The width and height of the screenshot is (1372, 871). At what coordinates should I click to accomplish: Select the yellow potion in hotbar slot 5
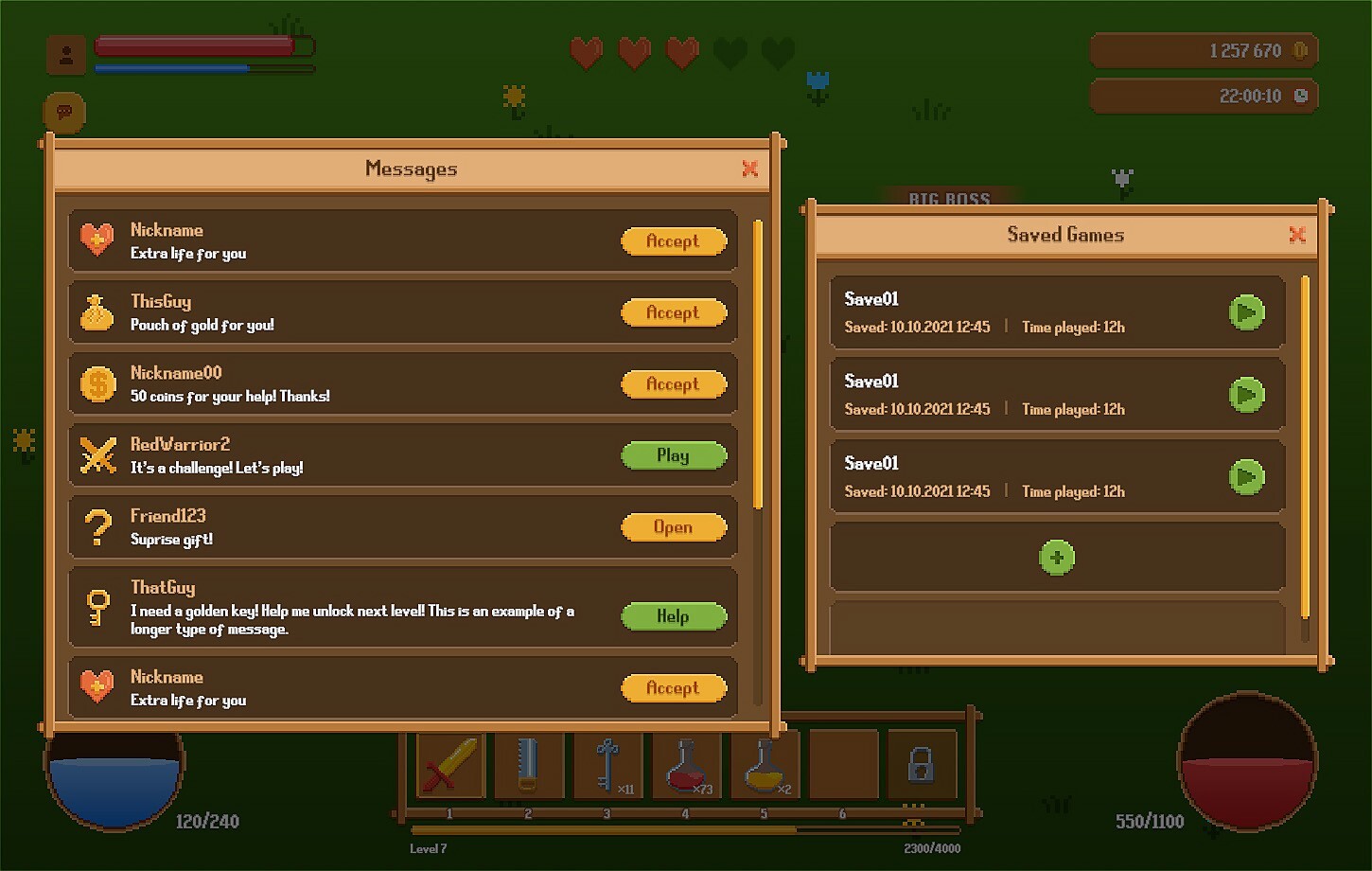pyautogui.click(x=765, y=765)
